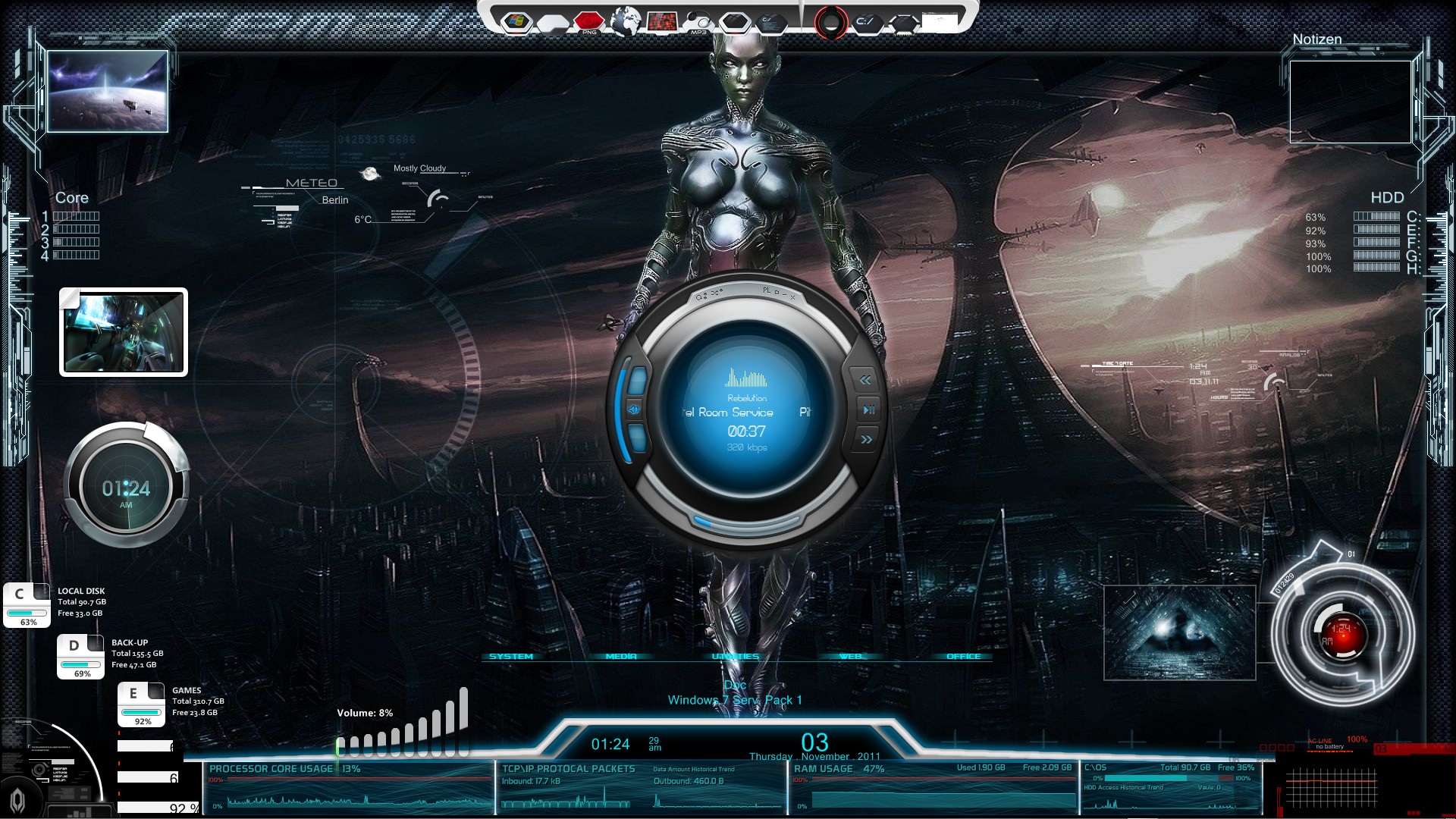Go back to the previous track
The height and width of the screenshot is (819, 1456).
[x=865, y=379]
